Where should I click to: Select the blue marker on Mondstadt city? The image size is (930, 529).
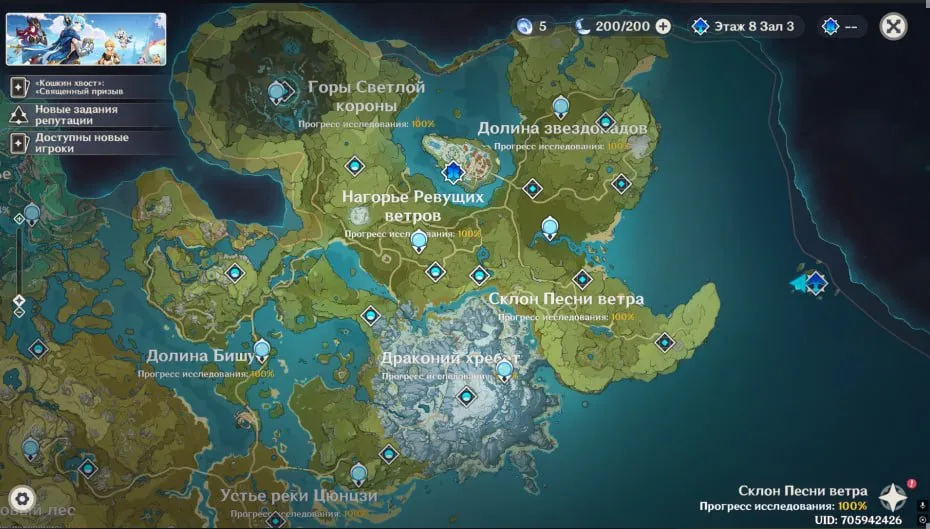tap(454, 173)
